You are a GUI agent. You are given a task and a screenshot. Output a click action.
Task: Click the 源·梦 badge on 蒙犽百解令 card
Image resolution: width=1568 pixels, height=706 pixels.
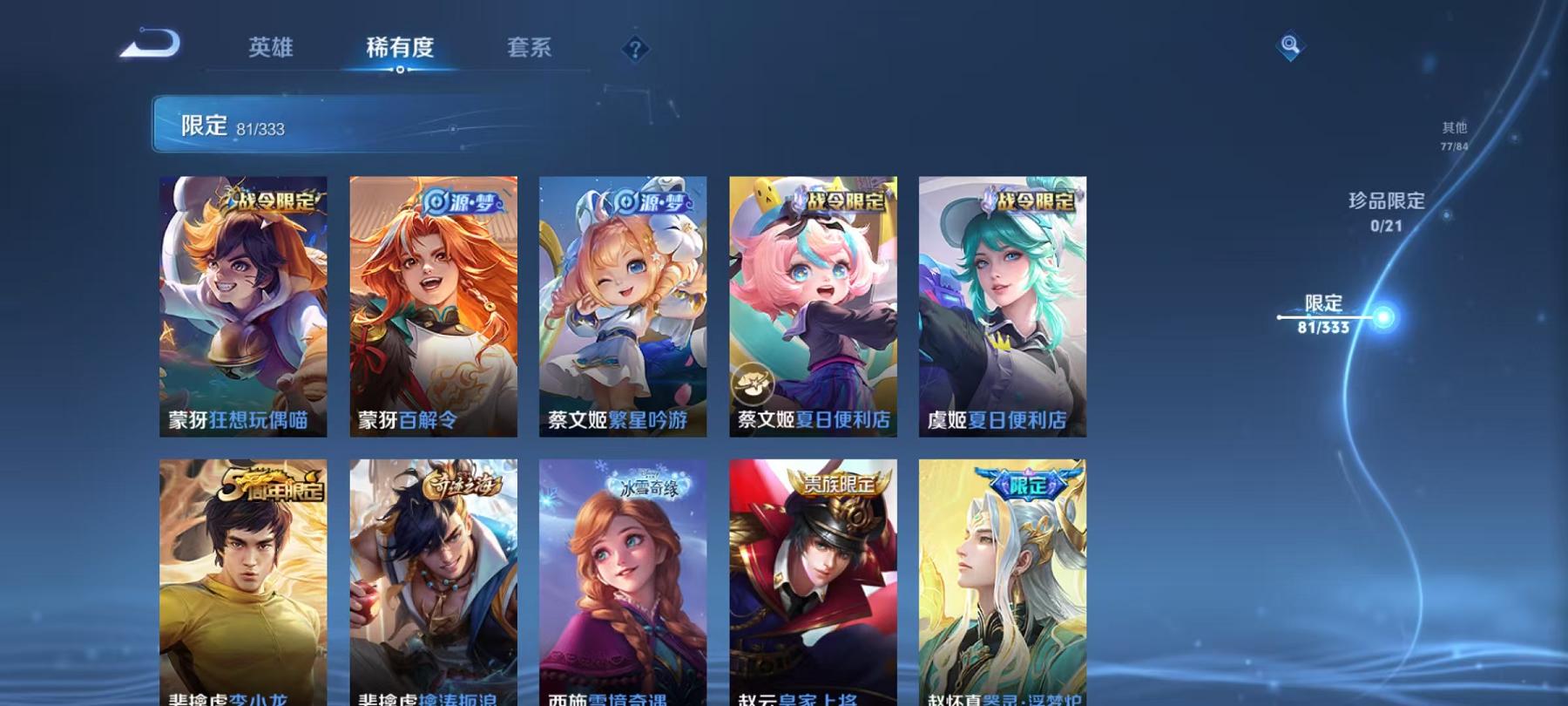coord(463,200)
